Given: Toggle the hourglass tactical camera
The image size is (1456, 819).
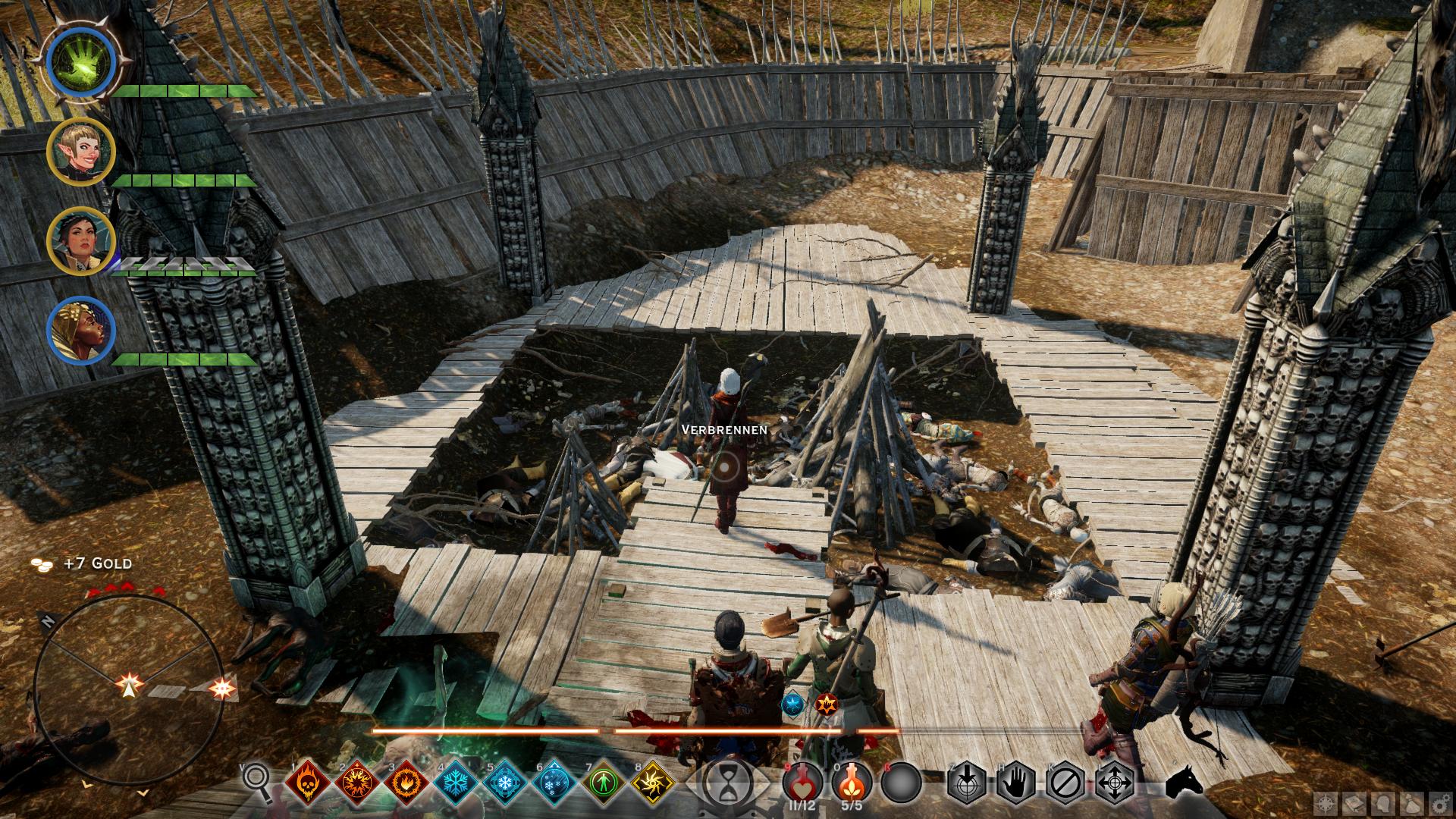Looking at the screenshot, I should coord(728,783).
